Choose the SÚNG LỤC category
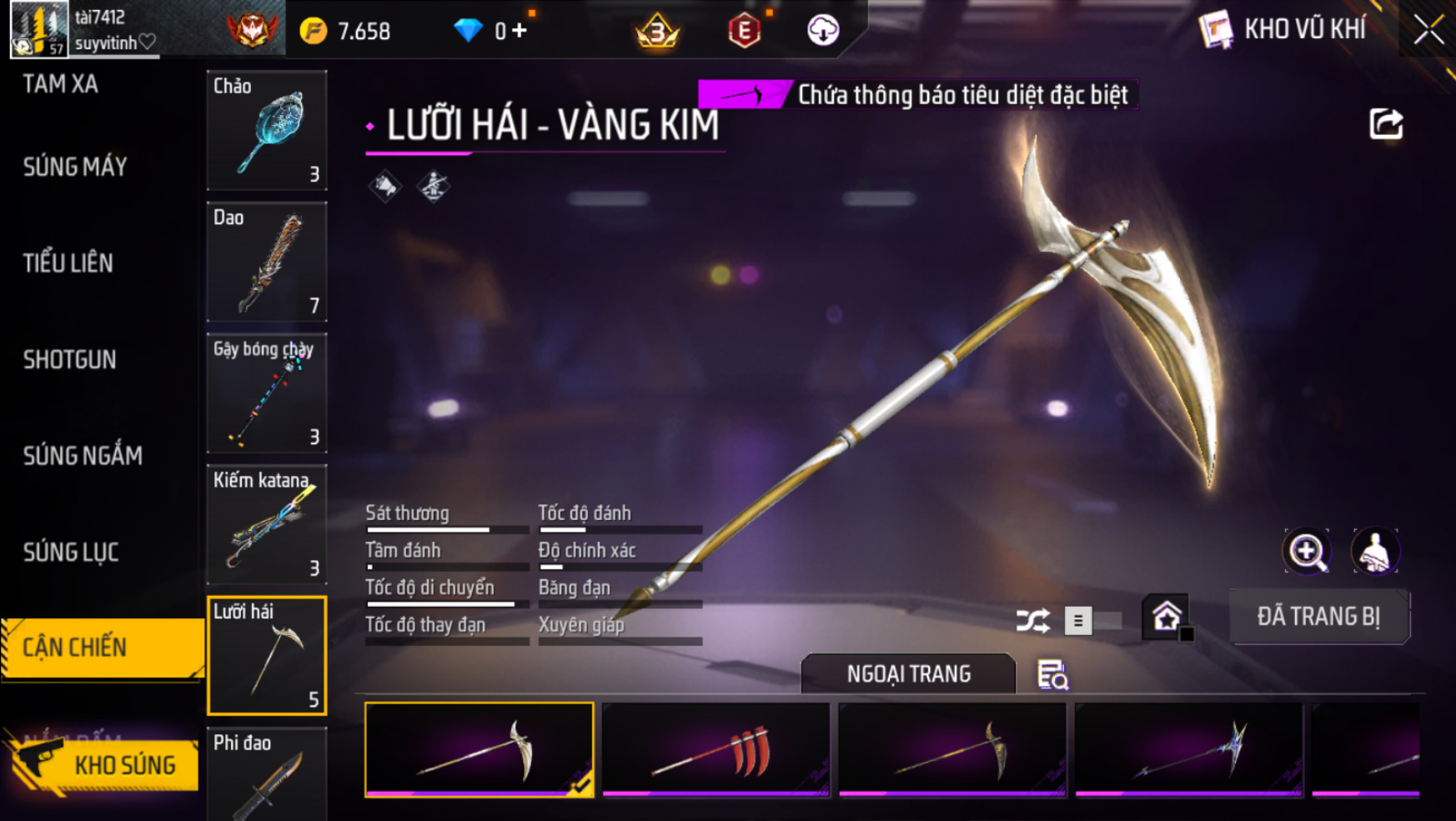Screen dimensions: 1456x821 [x=71, y=552]
